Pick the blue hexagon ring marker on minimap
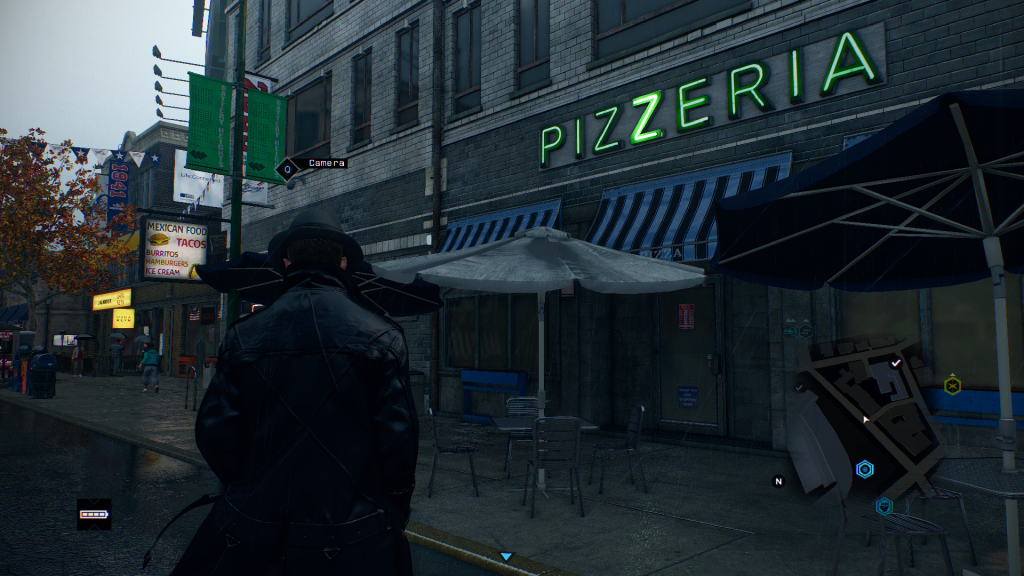Screen dimensions: 1024x576 pyautogui.click(x=865, y=469)
